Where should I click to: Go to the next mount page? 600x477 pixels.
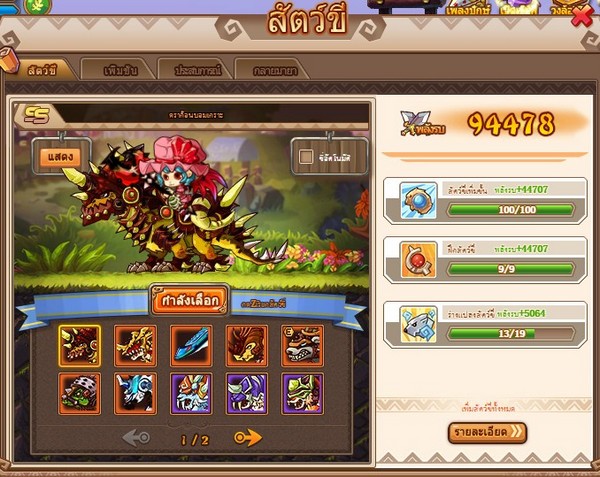click(247, 438)
